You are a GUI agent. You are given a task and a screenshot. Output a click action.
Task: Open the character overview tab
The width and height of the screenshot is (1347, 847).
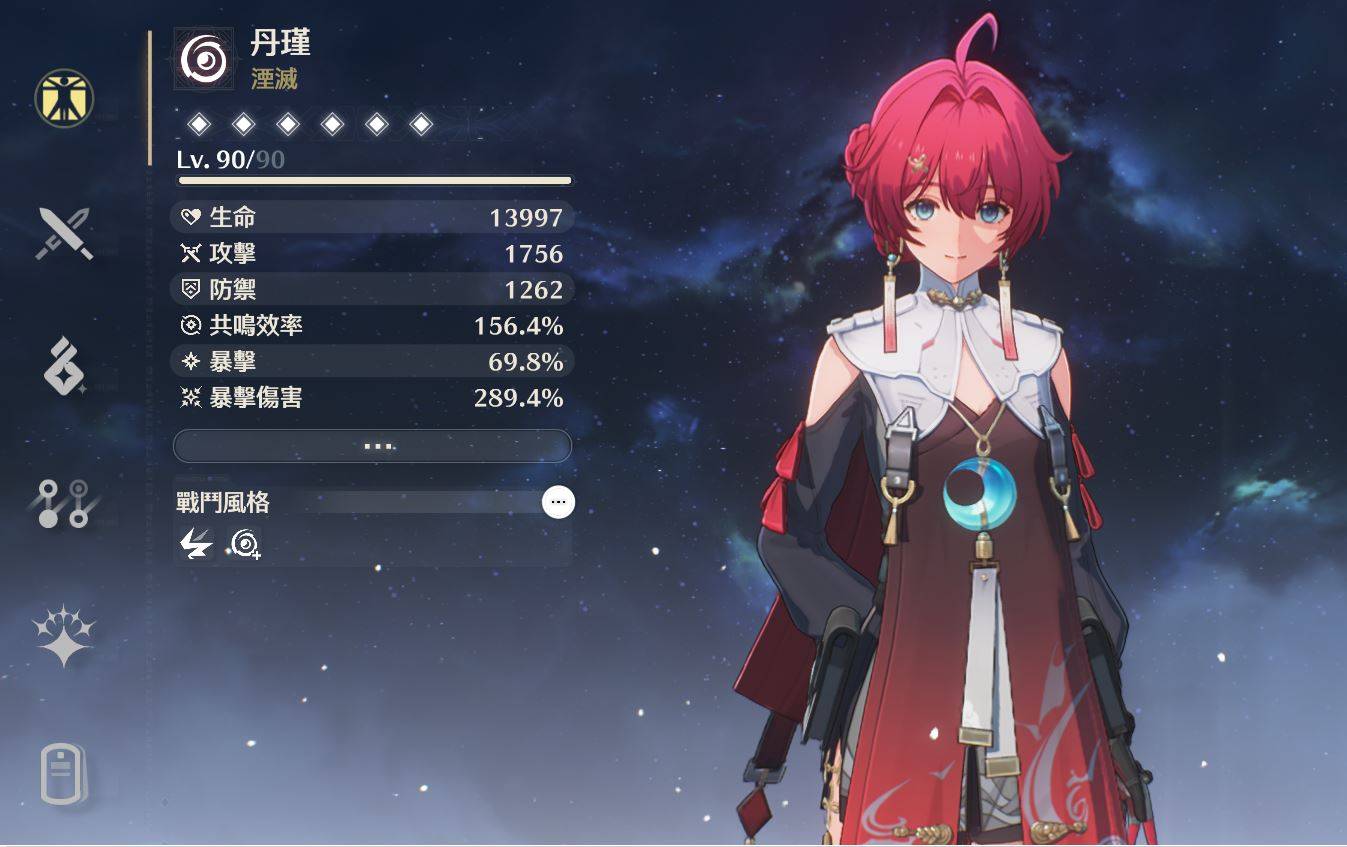[64, 99]
